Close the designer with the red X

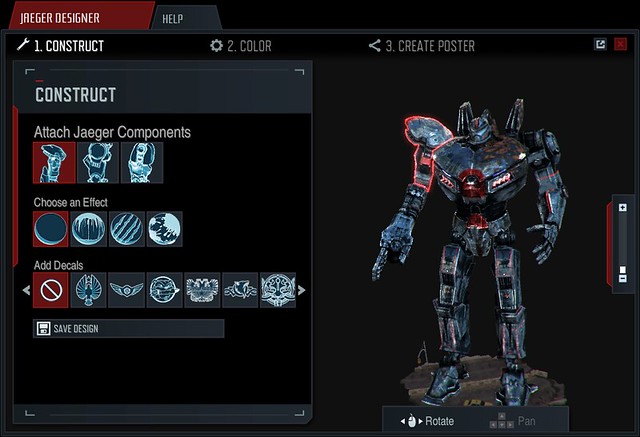tap(619, 44)
